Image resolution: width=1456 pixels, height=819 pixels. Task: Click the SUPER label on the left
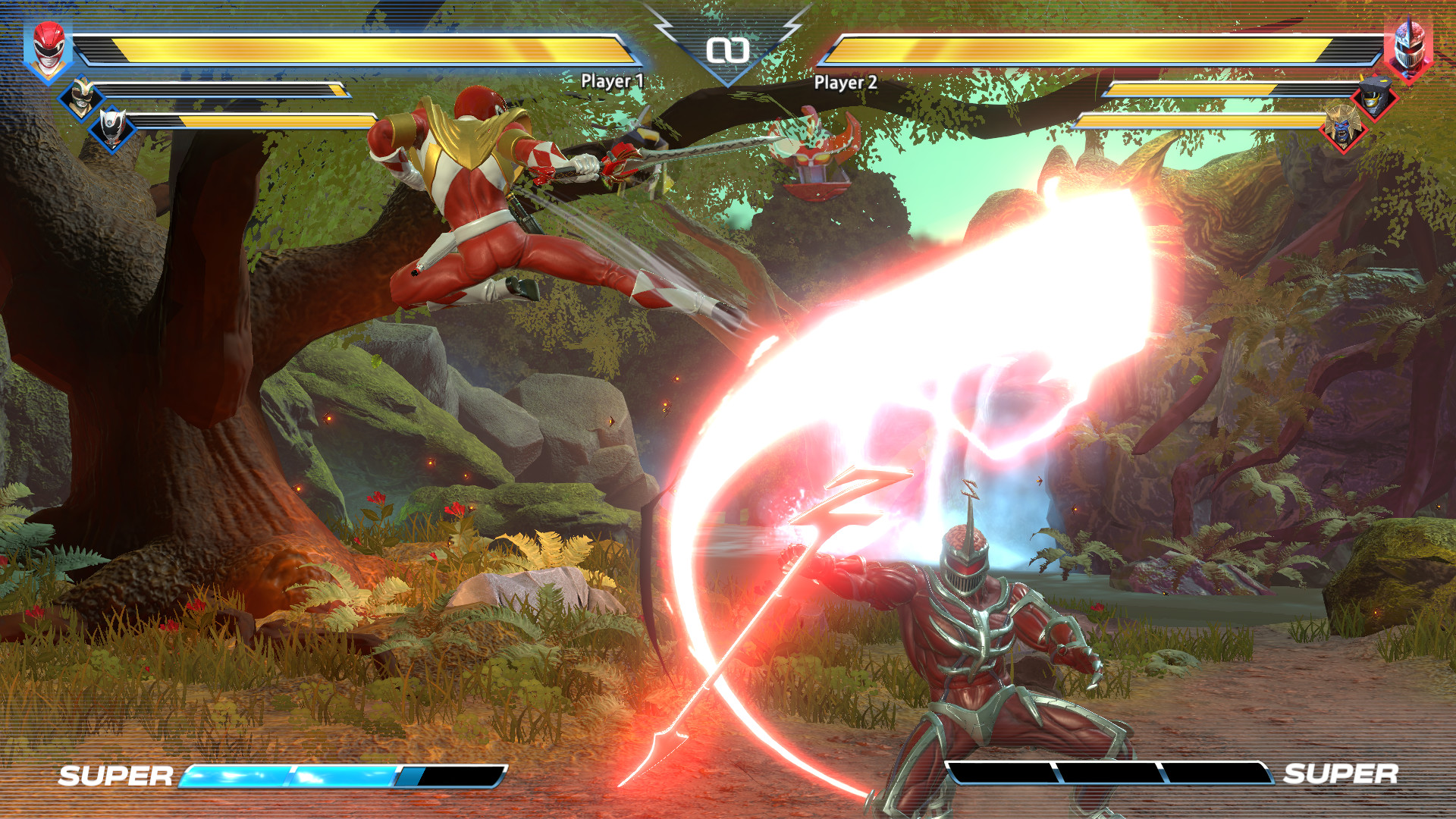(x=112, y=776)
